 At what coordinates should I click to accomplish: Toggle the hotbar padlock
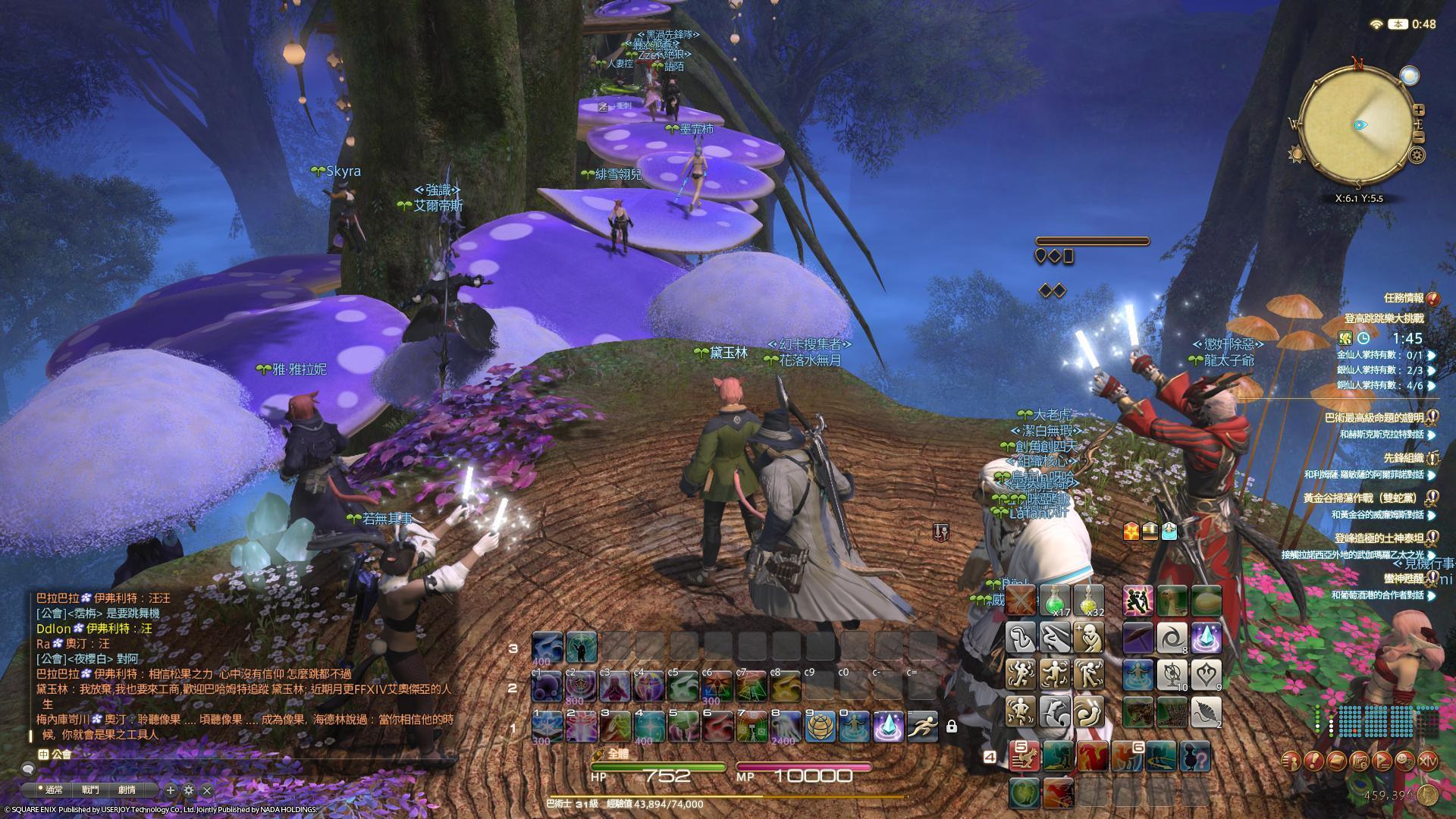tap(951, 726)
